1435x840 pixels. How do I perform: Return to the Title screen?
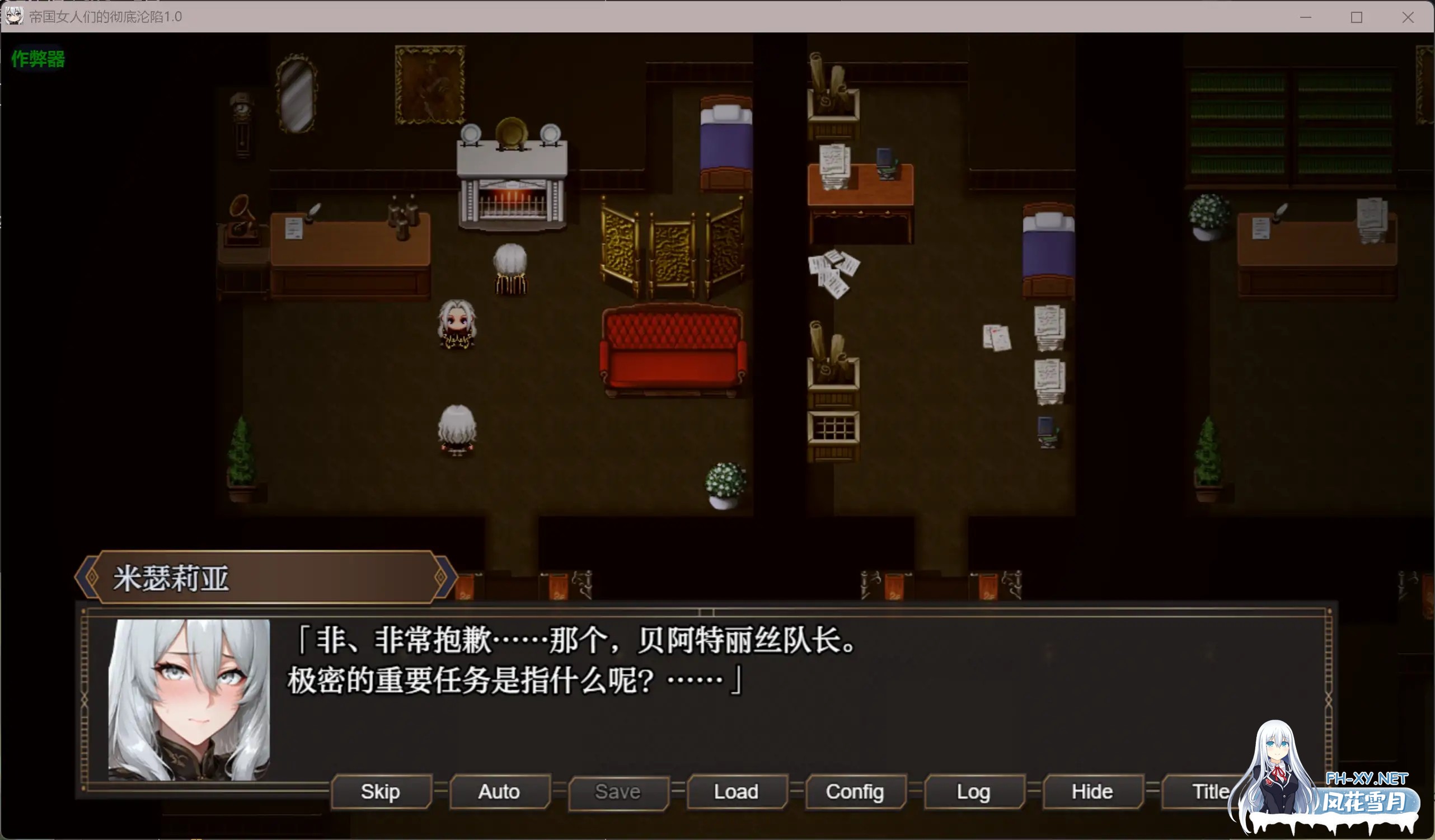(1209, 792)
